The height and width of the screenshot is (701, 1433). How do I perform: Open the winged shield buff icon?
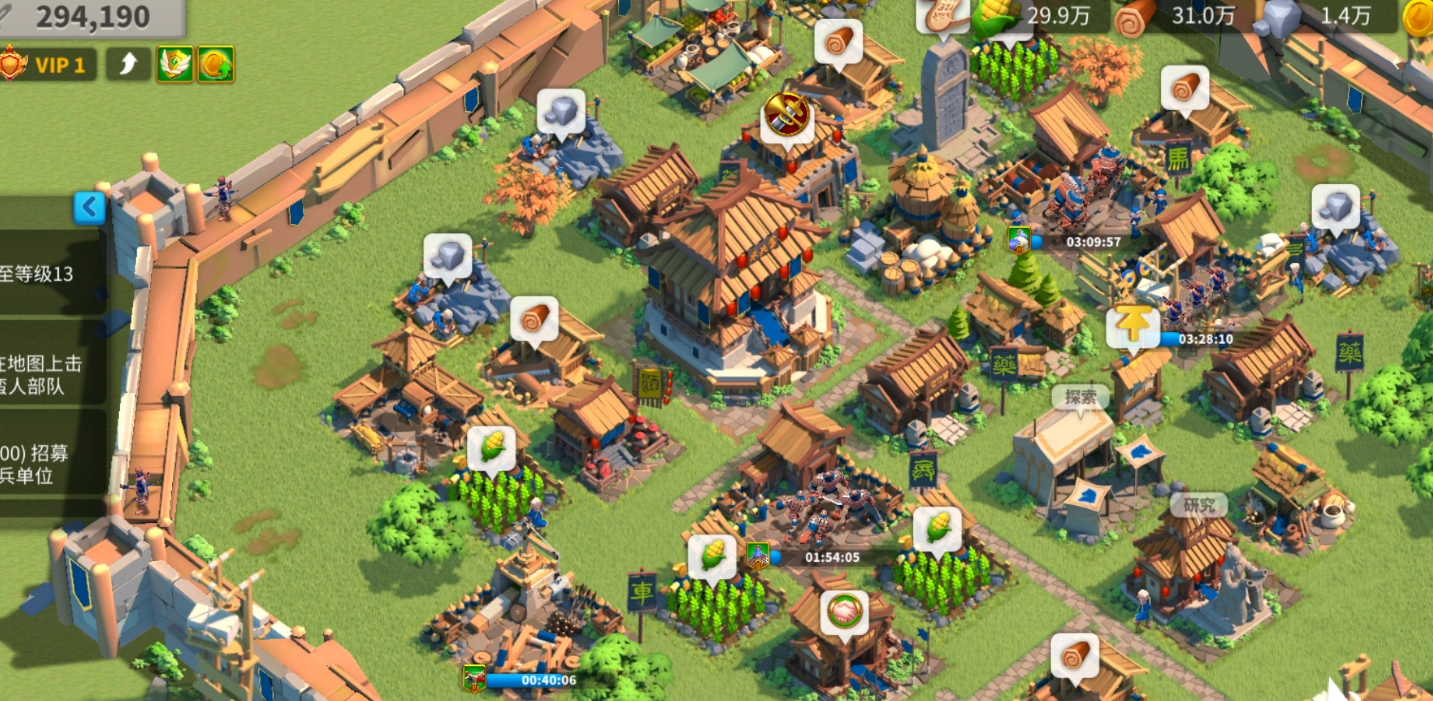pyautogui.click(x=174, y=65)
